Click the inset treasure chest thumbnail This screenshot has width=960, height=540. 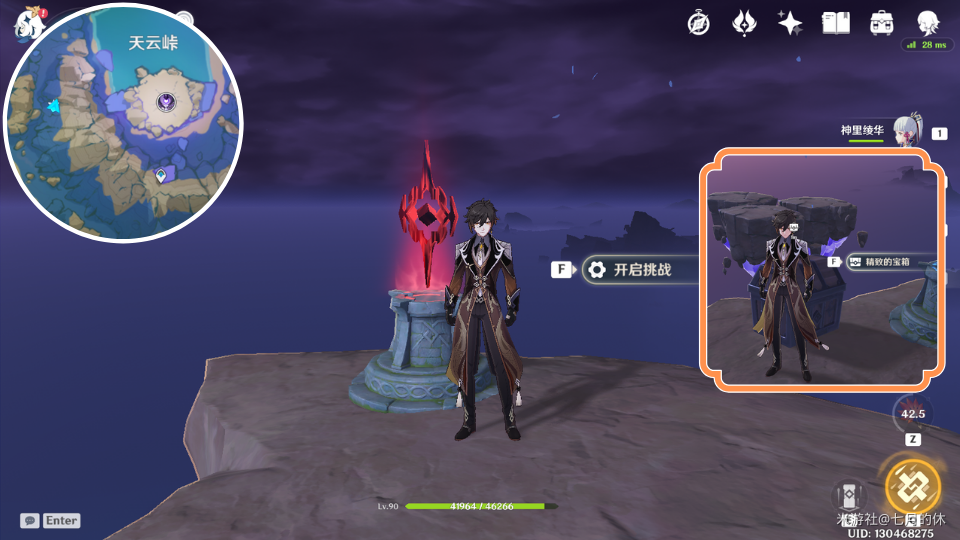(822, 267)
